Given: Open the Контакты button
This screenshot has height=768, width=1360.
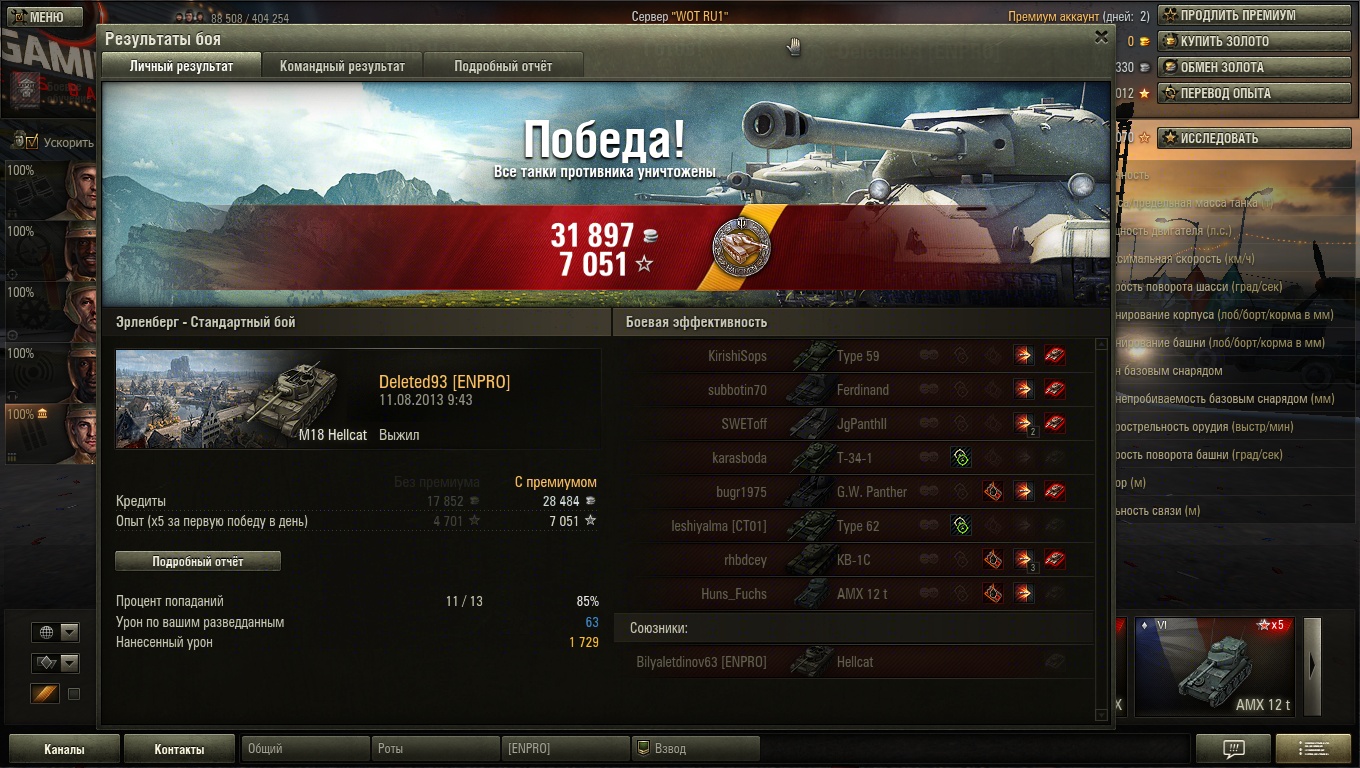Looking at the screenshot, I should (179, 749).
